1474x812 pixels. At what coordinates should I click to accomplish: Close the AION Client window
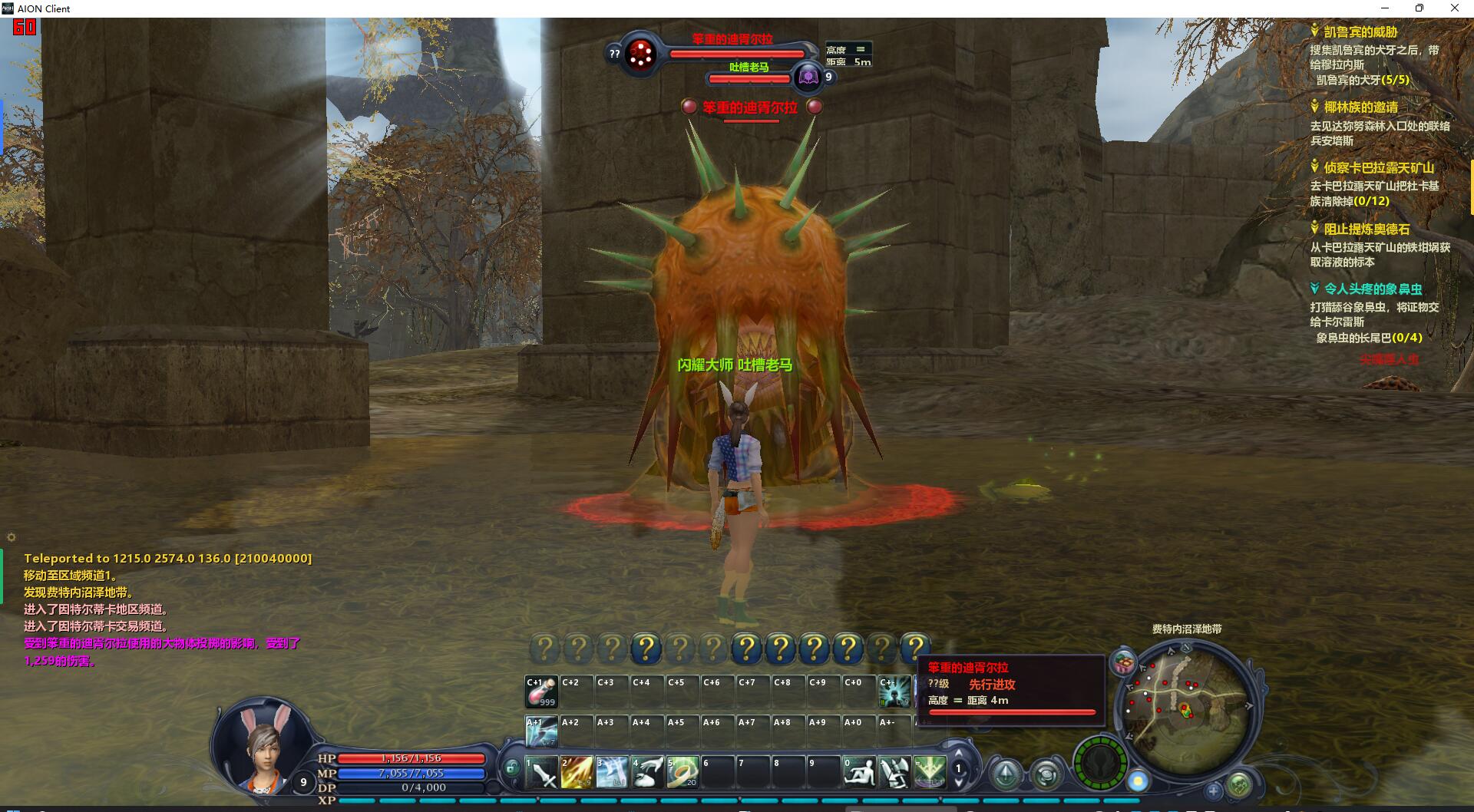pyautogui.click(x=1454, y=8)
